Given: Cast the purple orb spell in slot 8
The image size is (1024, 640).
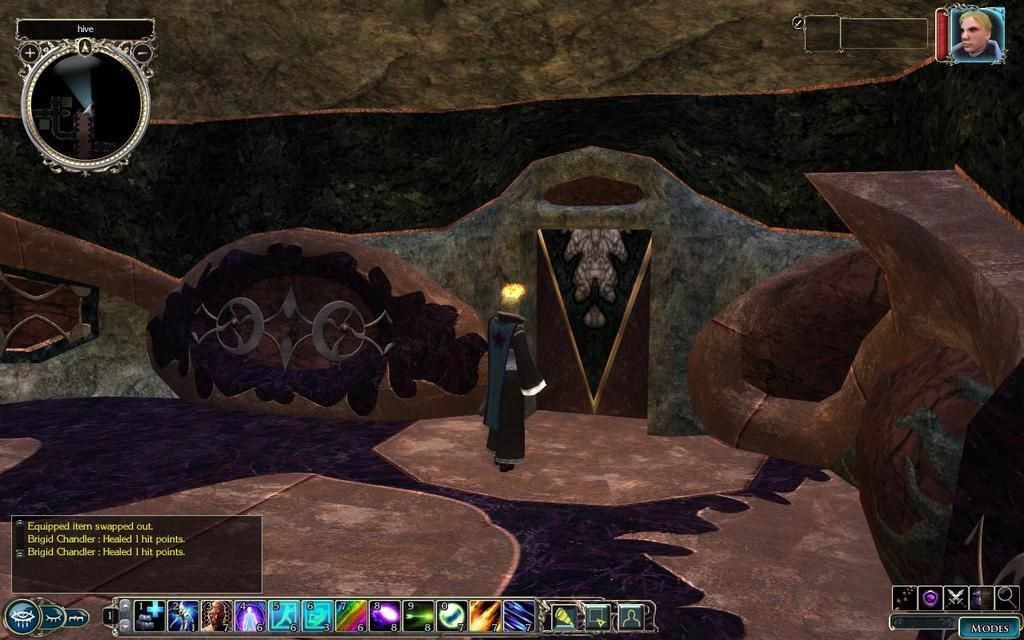Looking at the screenshot, I should 385,614.
